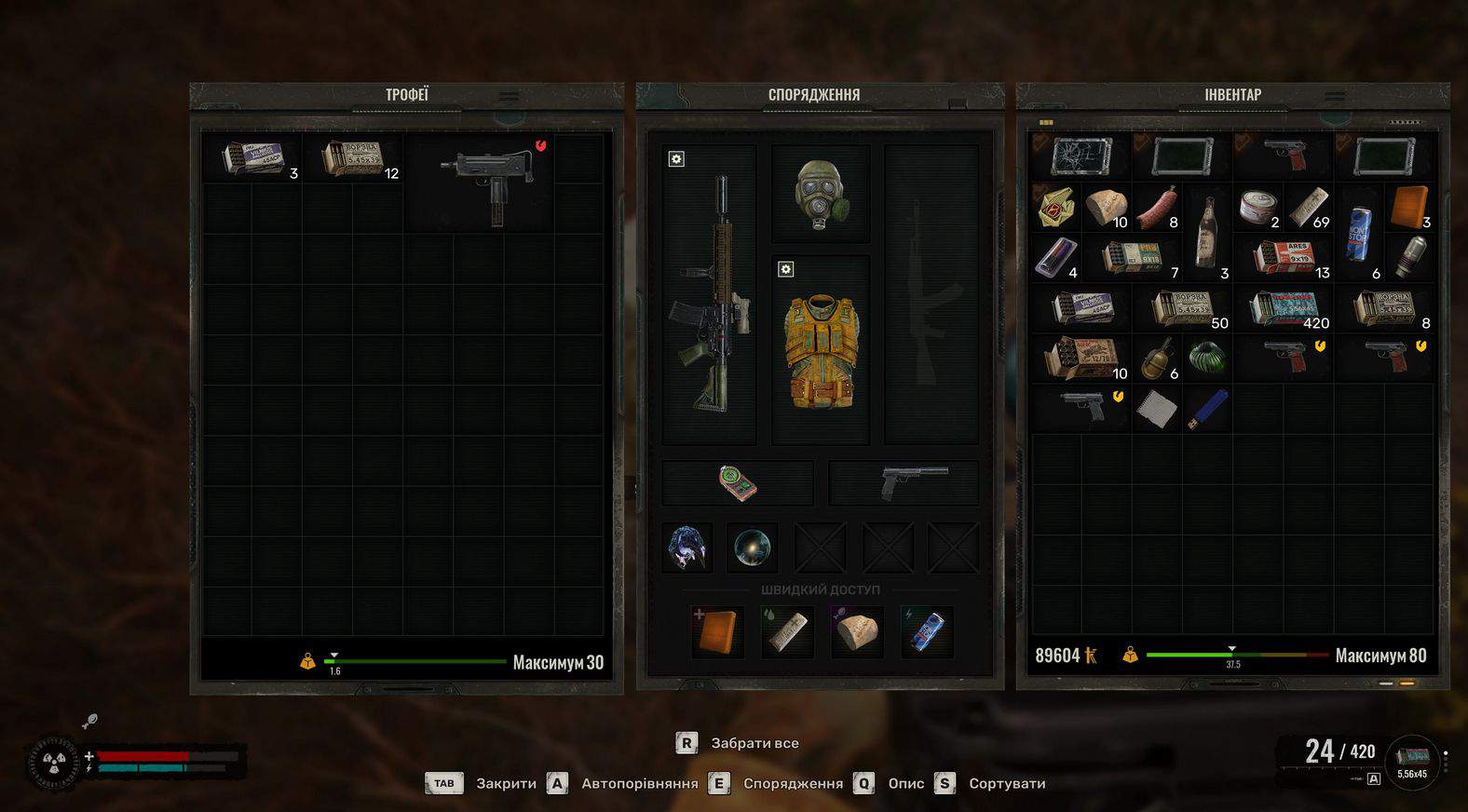The width and height of the screenshot is (1468, 812).
Task: Select the sausage stack in the inventory
Action: (1158, 207)
